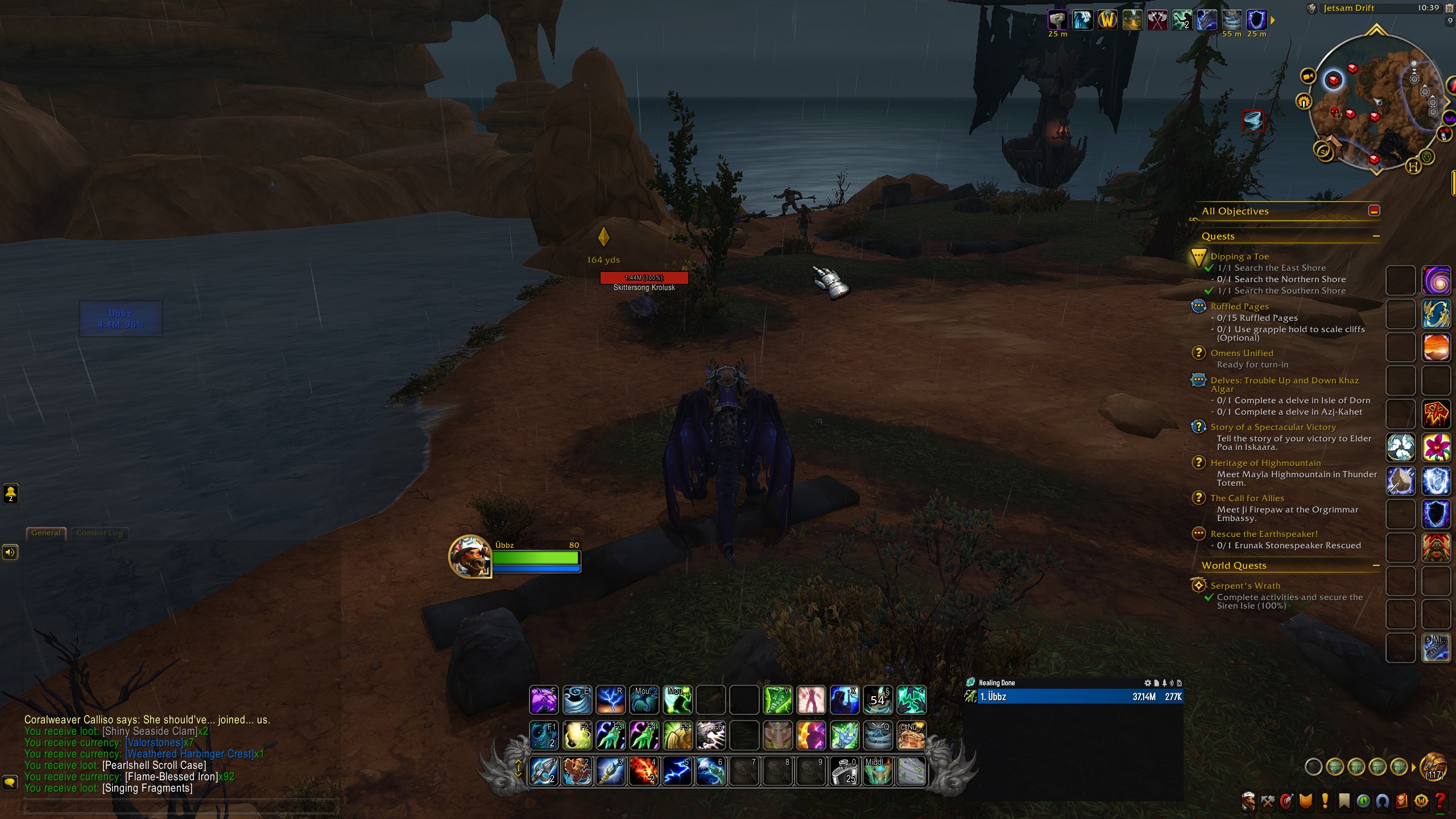Select the General chat tab
This screenshot has width=1456, height=819.
pos(45,533)
